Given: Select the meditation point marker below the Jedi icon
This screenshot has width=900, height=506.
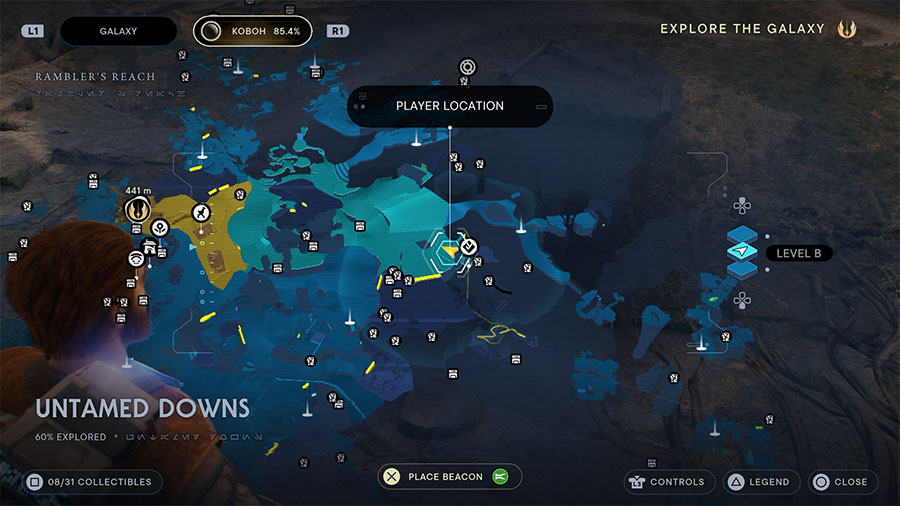Looking at the screenshot, I should coord(159,229).
